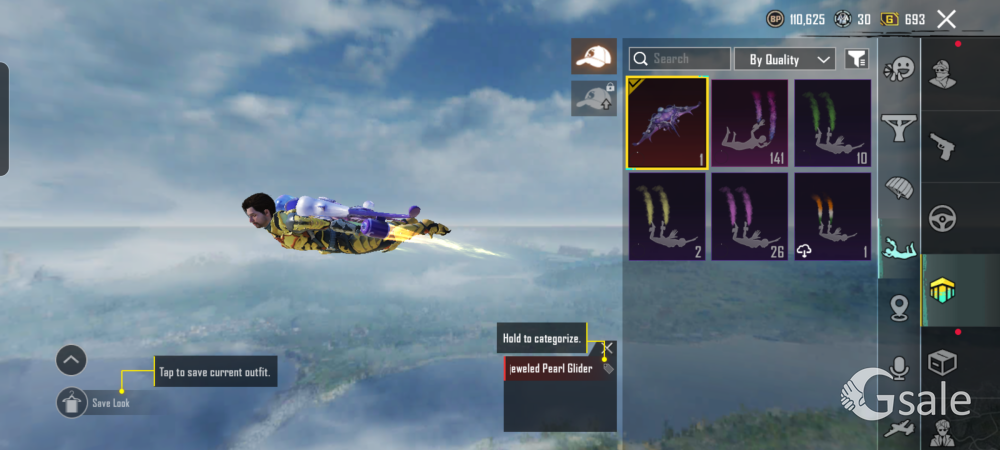The height and width of the screenshot is (450, 1000).
Task: Select the purple Jeweled Pearl Glider item
Action: [667, 123]
